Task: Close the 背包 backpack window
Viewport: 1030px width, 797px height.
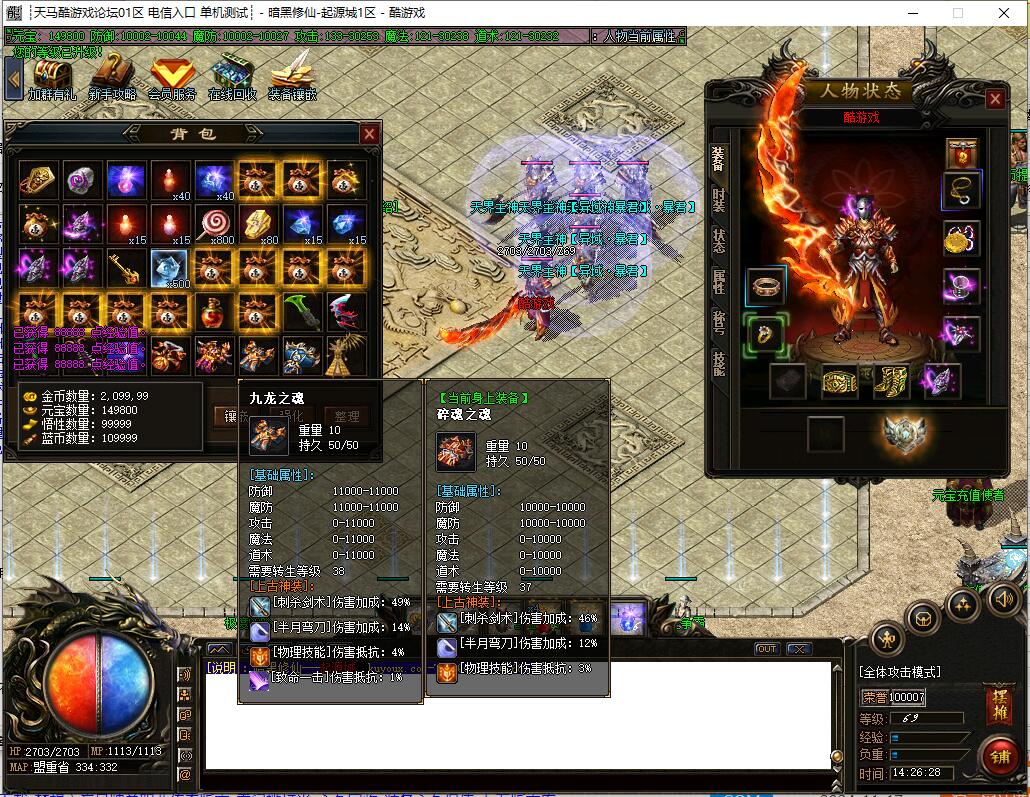Action: pos(369,134)
